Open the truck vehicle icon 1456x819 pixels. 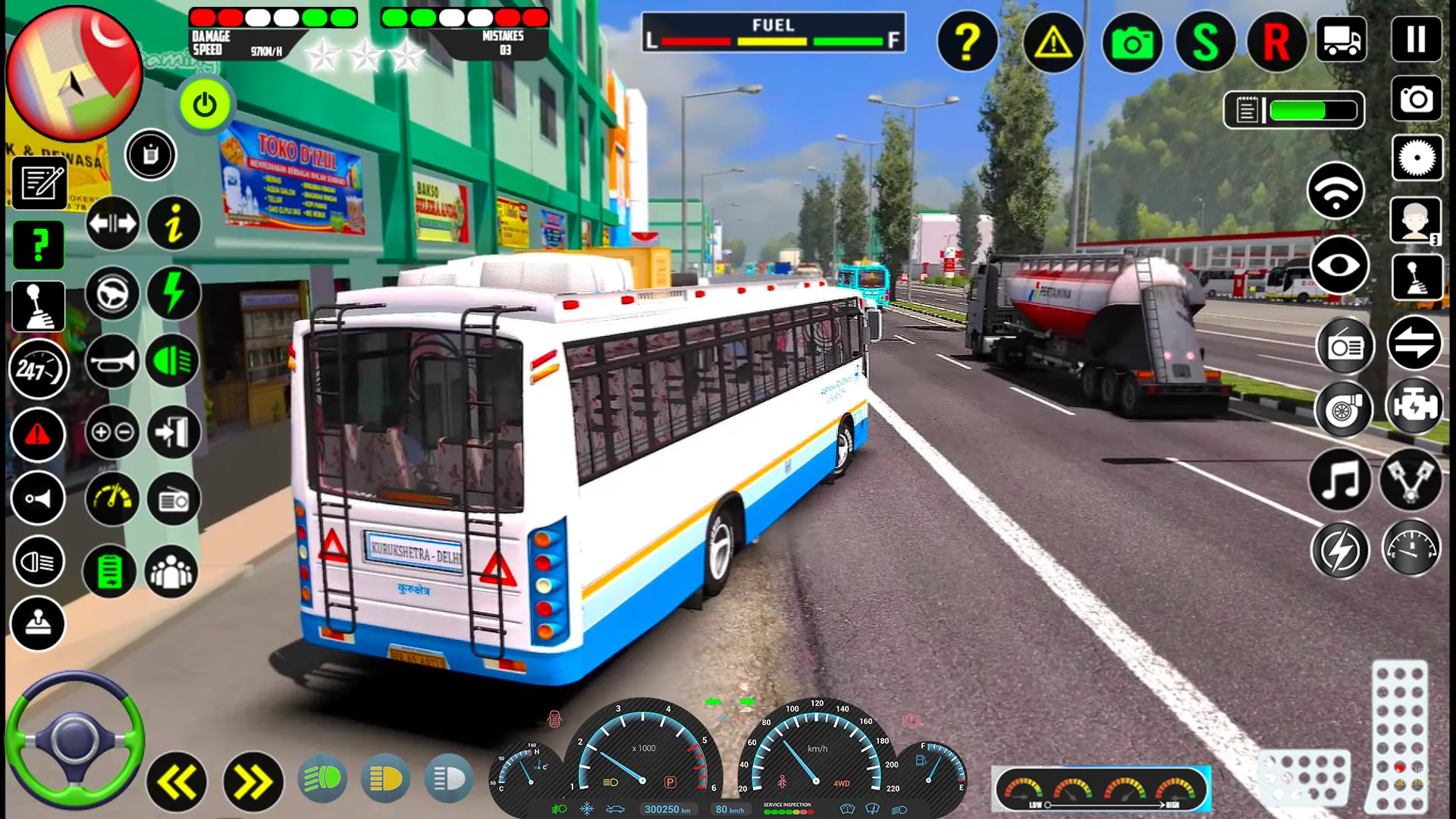(x=1341, y=39)
